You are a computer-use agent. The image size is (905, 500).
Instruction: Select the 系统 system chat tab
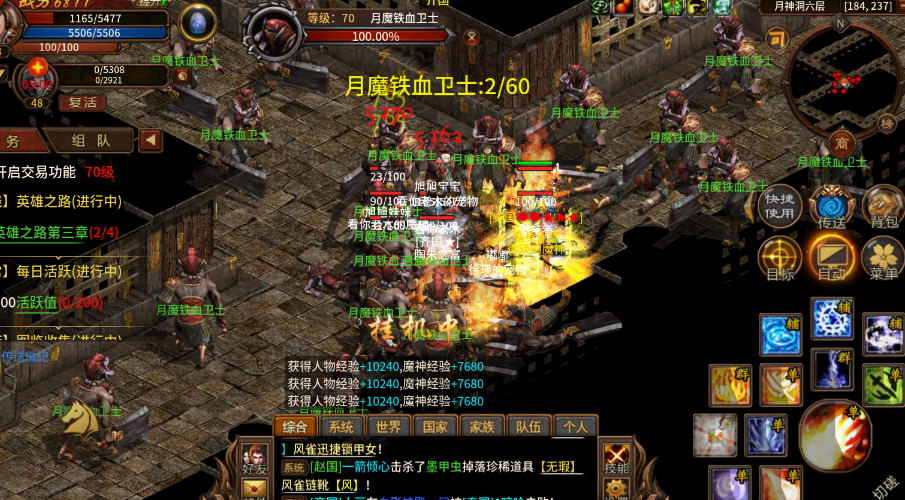coord(341,427)
